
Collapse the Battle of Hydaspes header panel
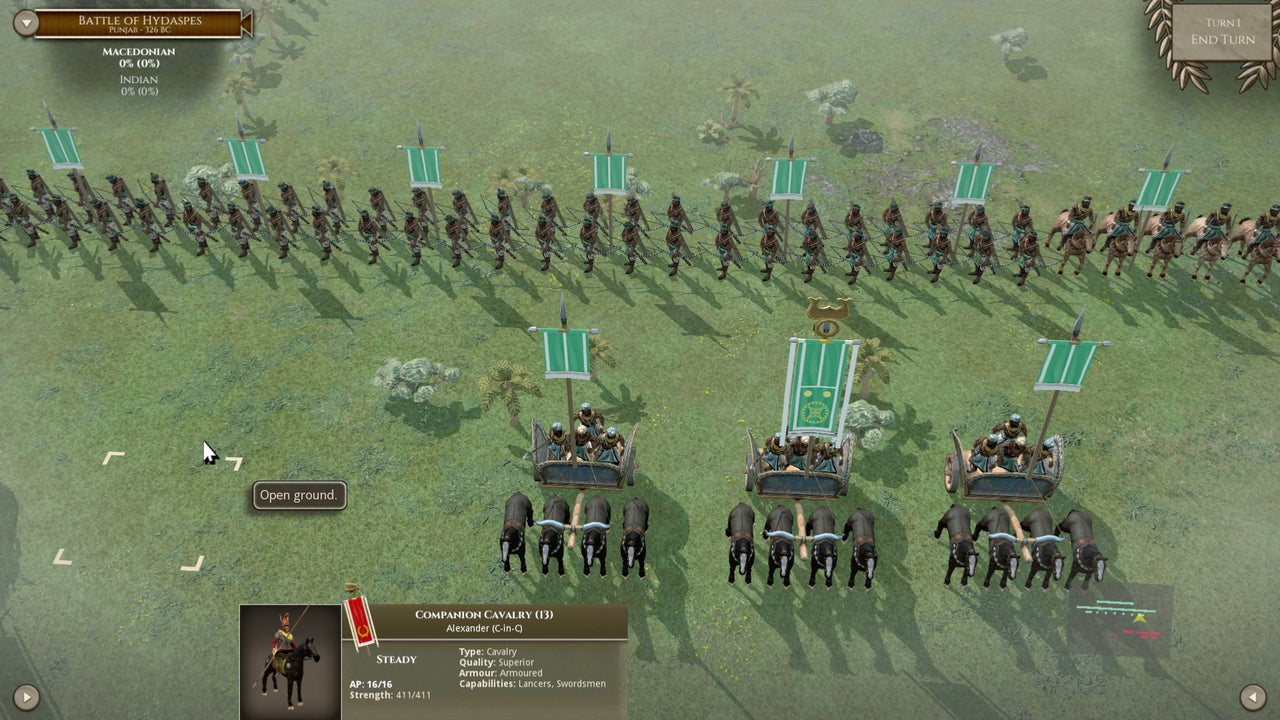tap(24, 21)
